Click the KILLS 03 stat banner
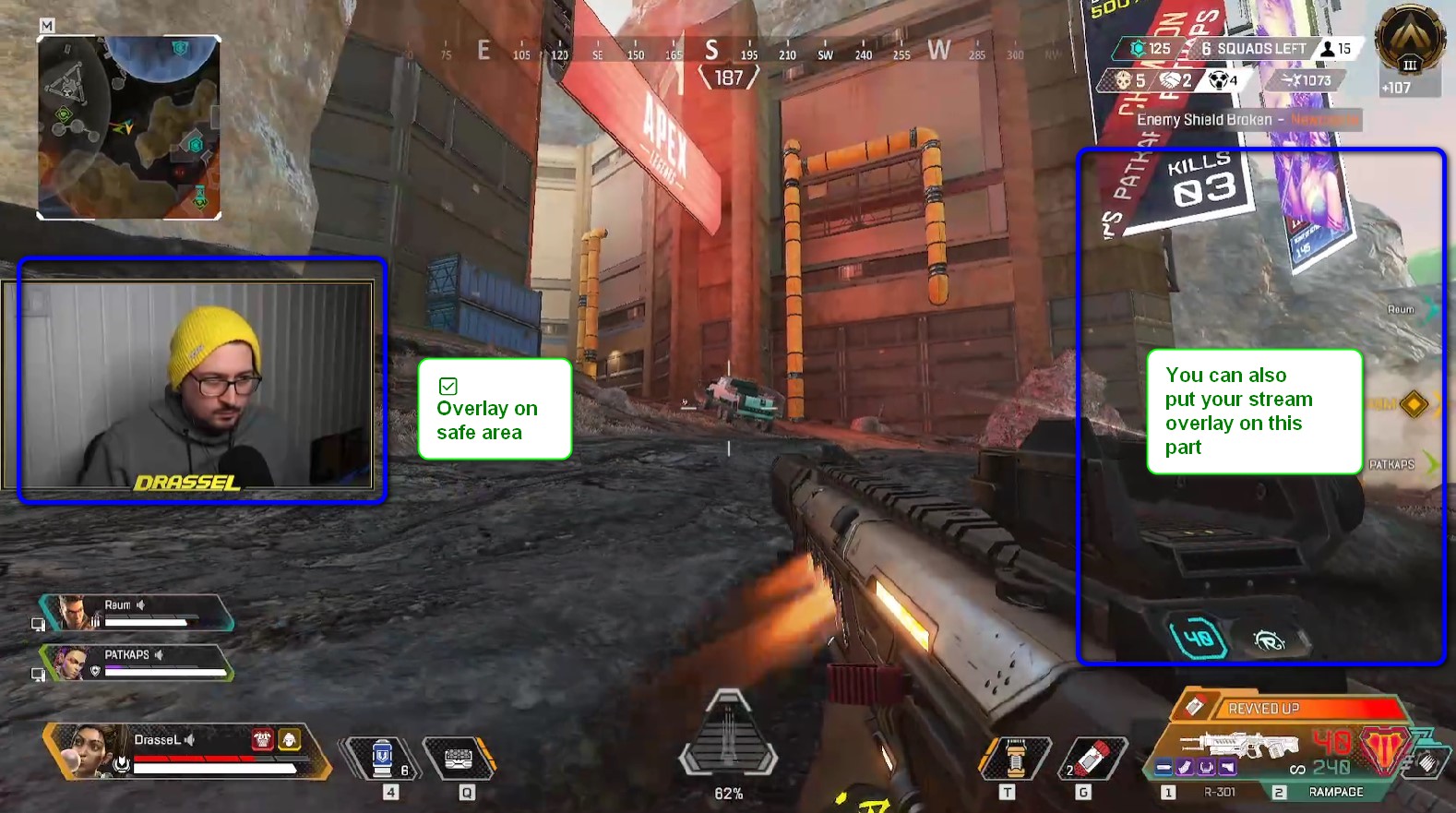This screenshot has height=813, width=1456. (1204, 180)
